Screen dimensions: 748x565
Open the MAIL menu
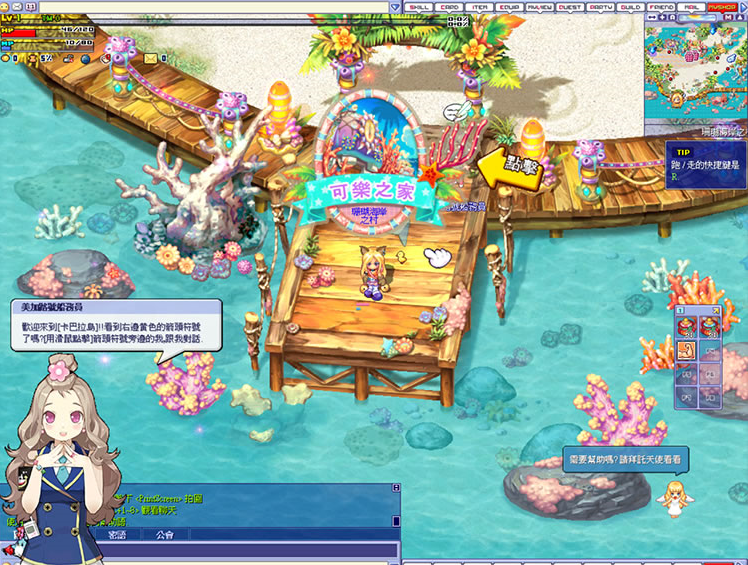click(x=691, y=7)
